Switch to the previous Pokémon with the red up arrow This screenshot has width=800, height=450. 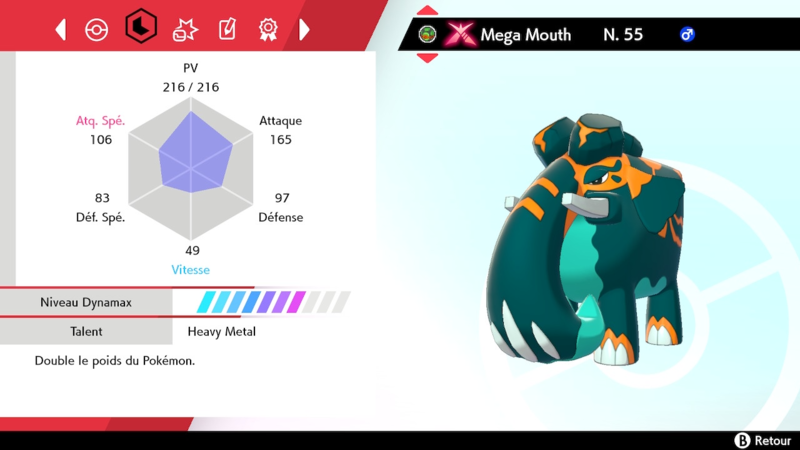pyautogui.click(x=427, y=11)
